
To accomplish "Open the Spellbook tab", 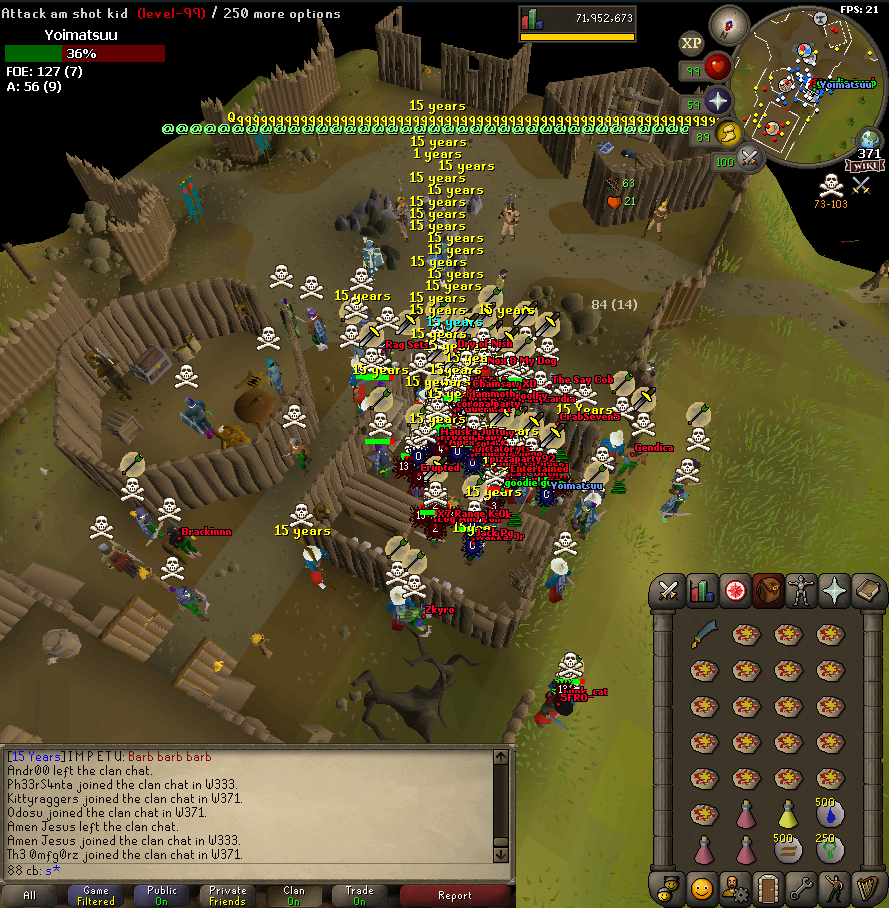I will (x=867, y=592).
